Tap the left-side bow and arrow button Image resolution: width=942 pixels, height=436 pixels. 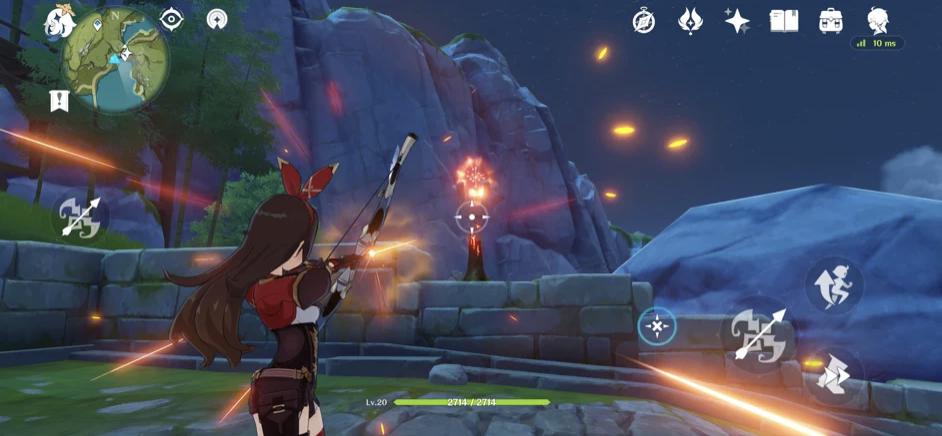click(x=81, y=216)
